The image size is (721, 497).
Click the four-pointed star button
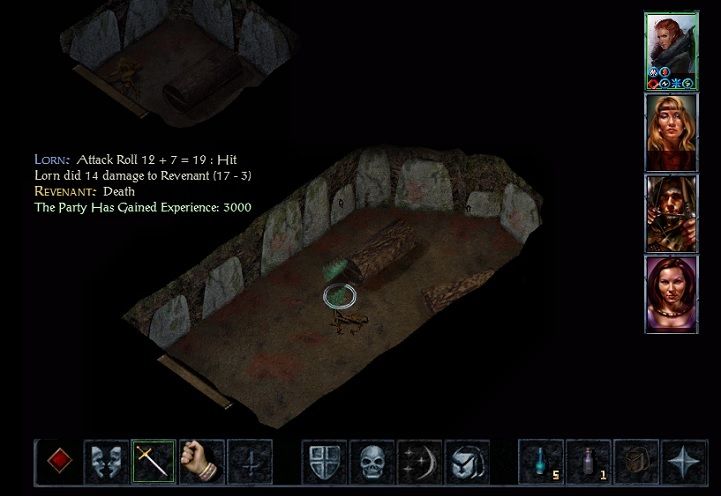(684, 462)
